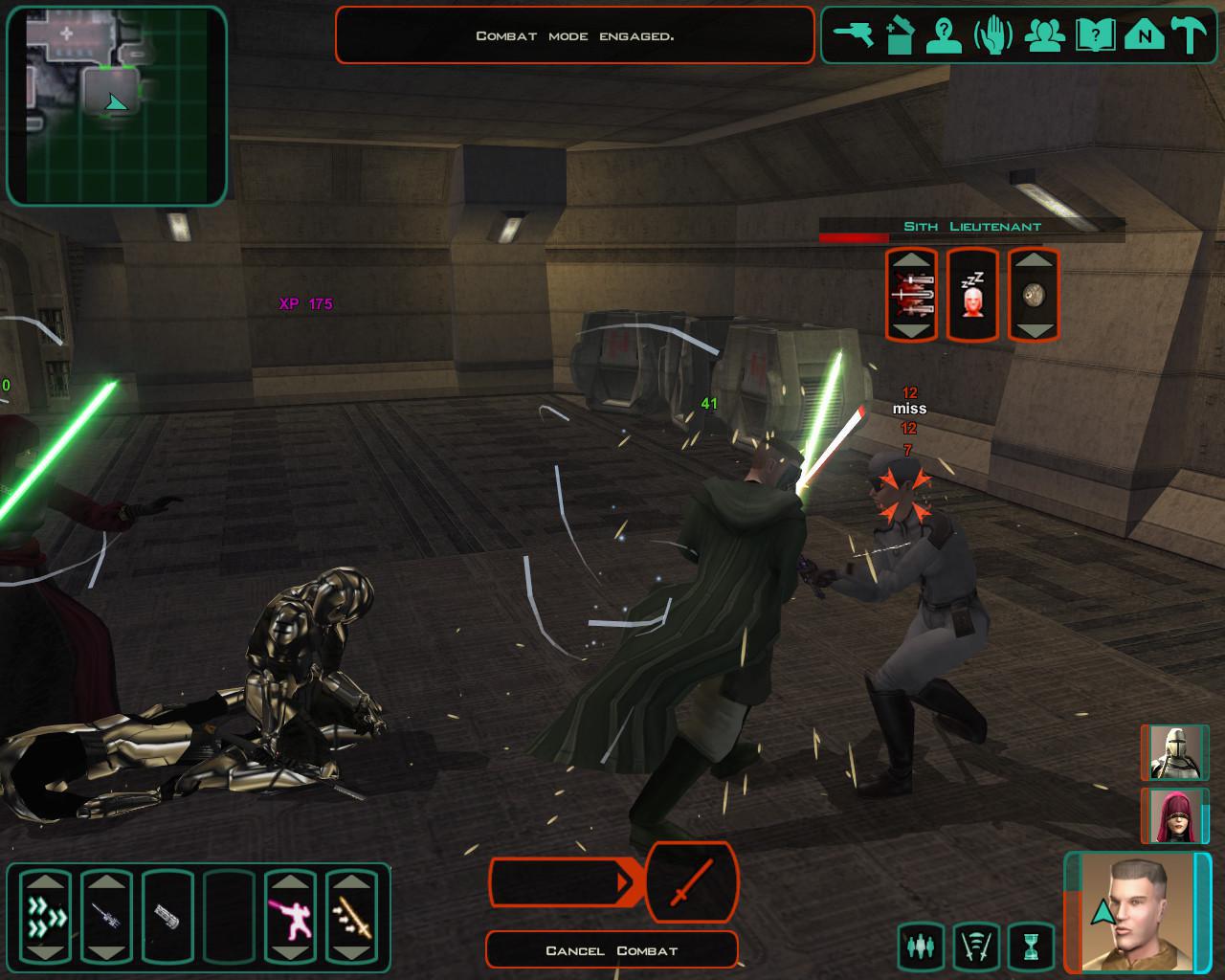The image size is (1225, 980).
Task: Open the party group icon in top menu
Action: click(1044, 34)
